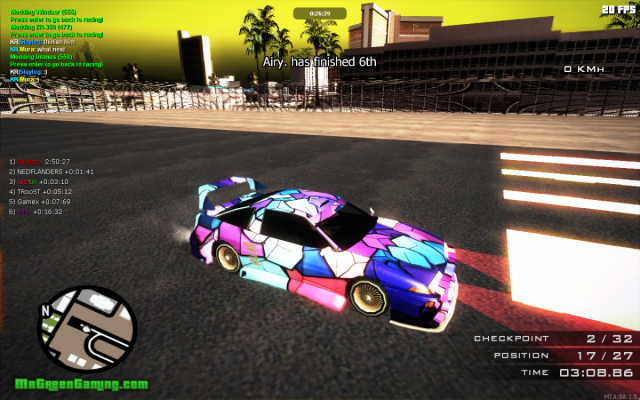The width and height of the screenshot is (640, 400).
Task: Select Gamex row in the finish ranking
Action: [x=44, y=201]
